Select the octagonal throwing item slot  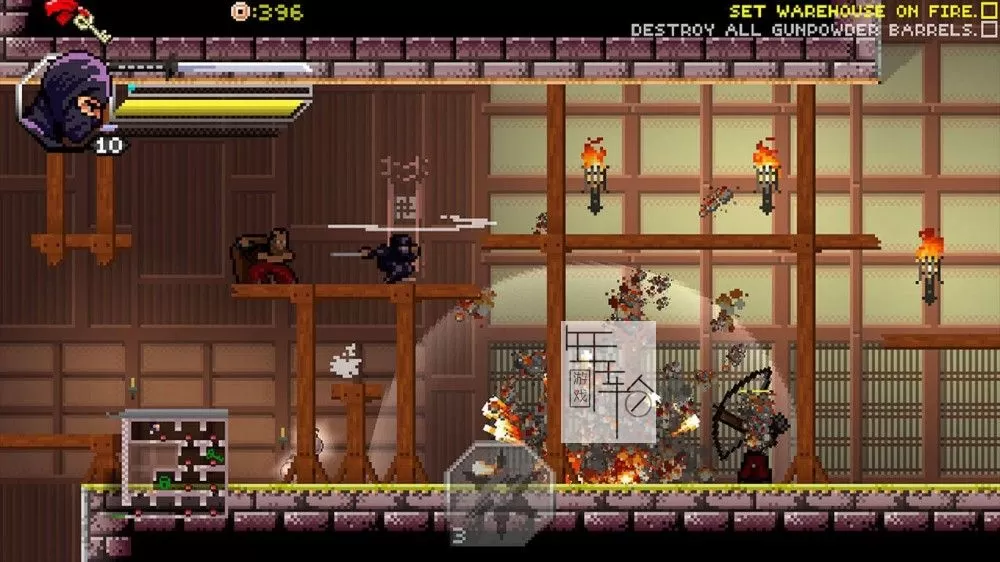coord(499,491)
